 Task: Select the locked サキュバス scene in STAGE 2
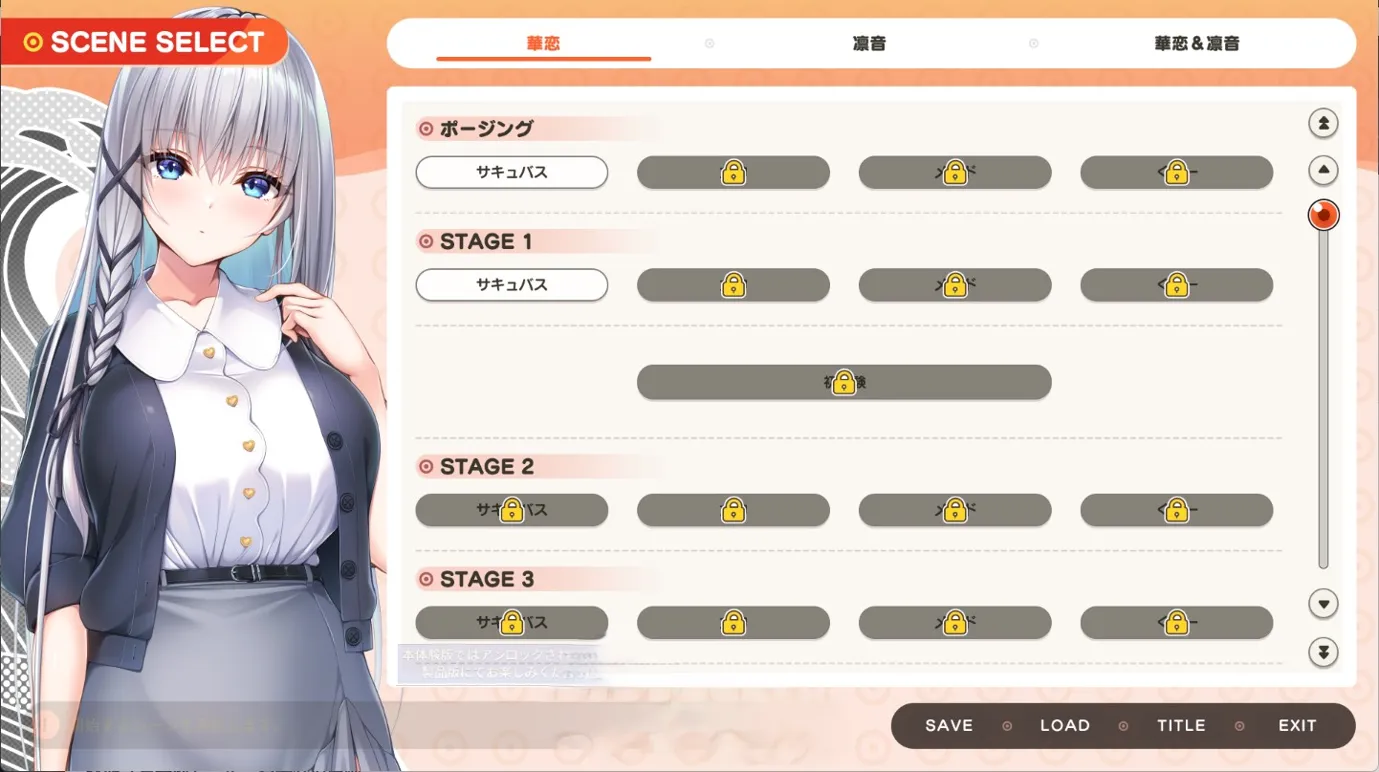pos(511,510)
